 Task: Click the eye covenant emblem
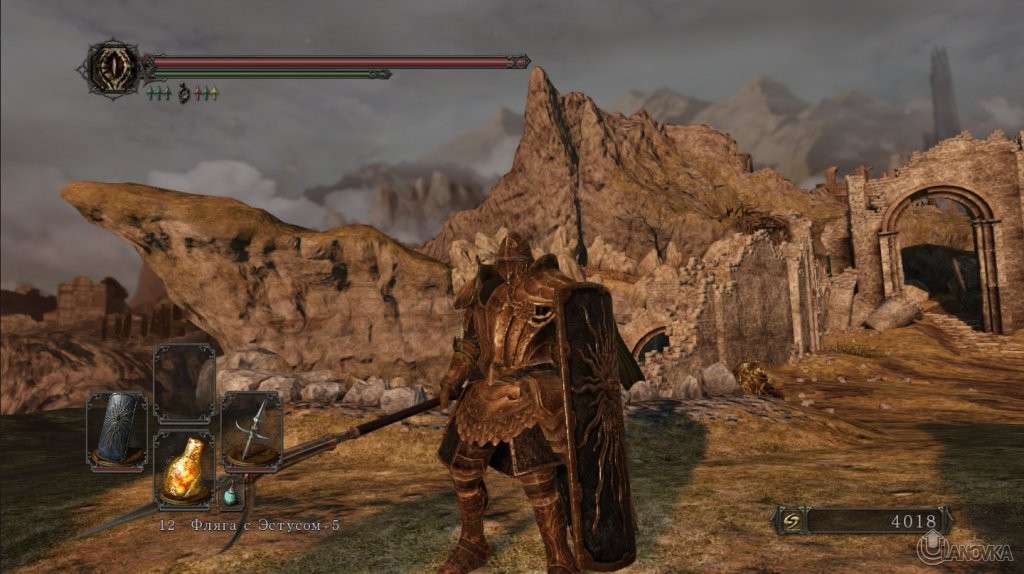pyautogui.click(x=113, y=67)
